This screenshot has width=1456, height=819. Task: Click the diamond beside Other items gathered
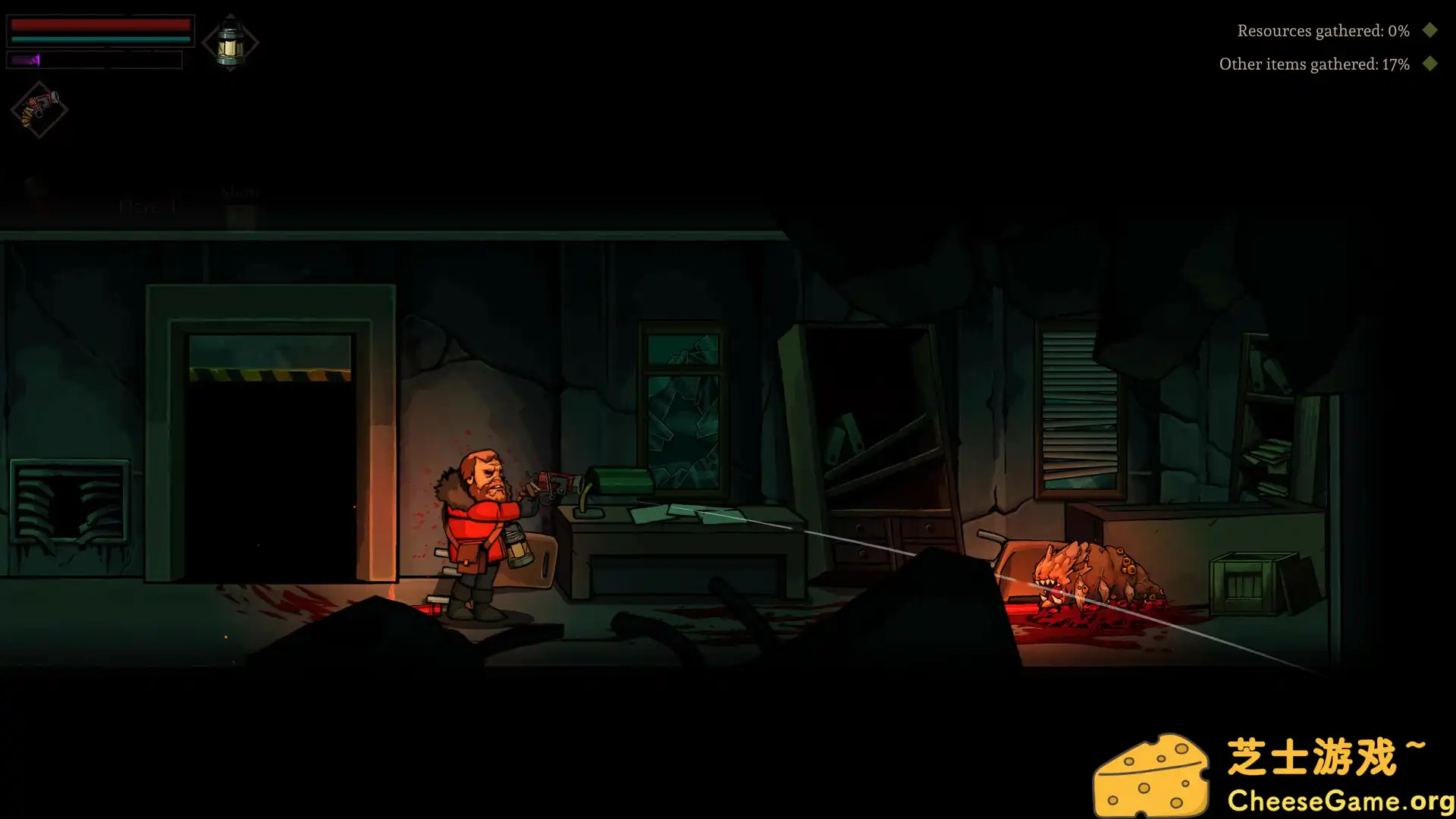(x=1430, y=64)
